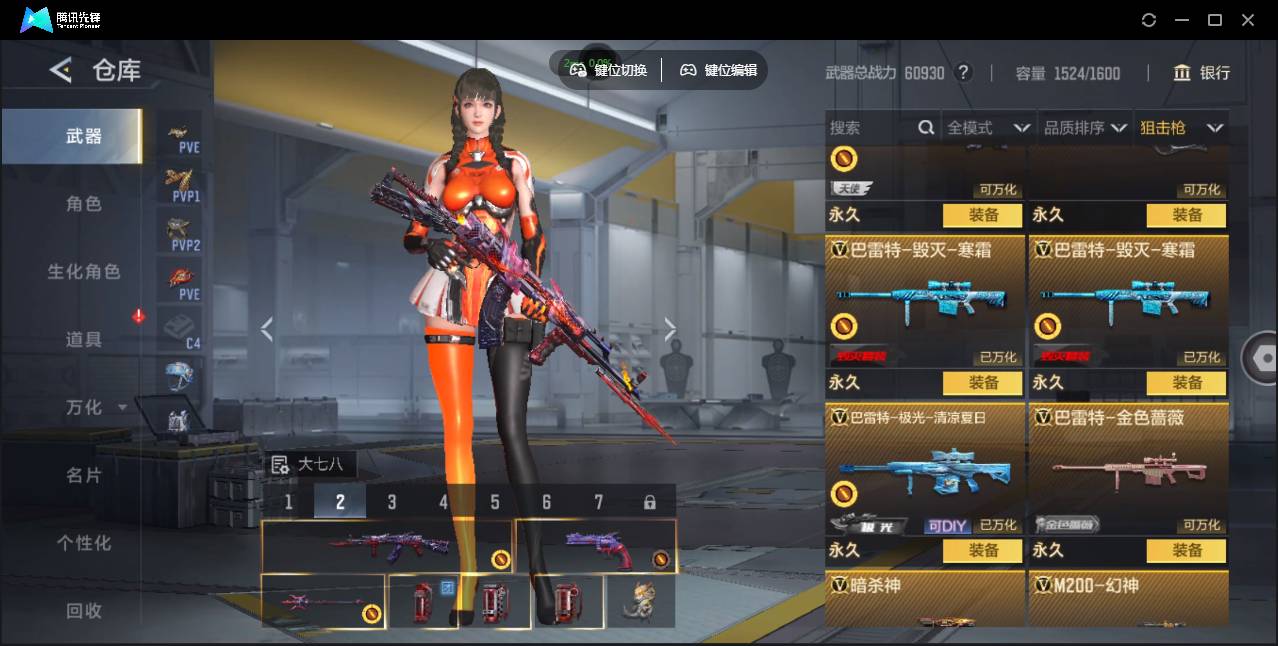Open the 回收 tab

pyautogui.click(x=84, y=610)
